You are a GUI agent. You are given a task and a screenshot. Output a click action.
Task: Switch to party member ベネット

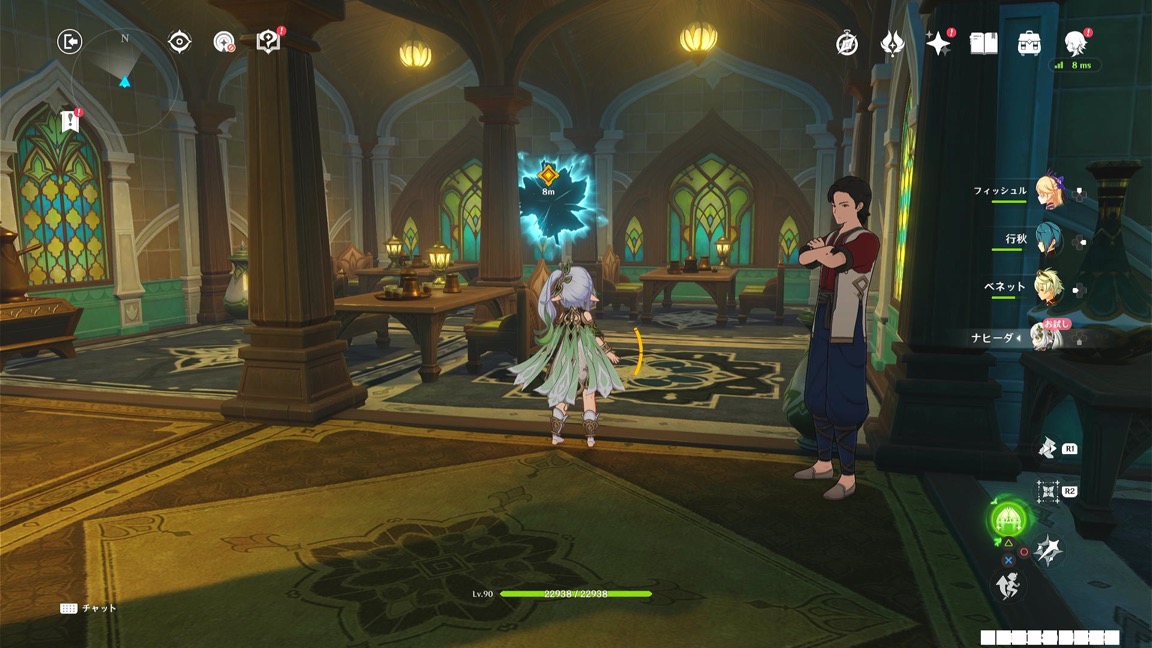click(x=1048, y=288)
